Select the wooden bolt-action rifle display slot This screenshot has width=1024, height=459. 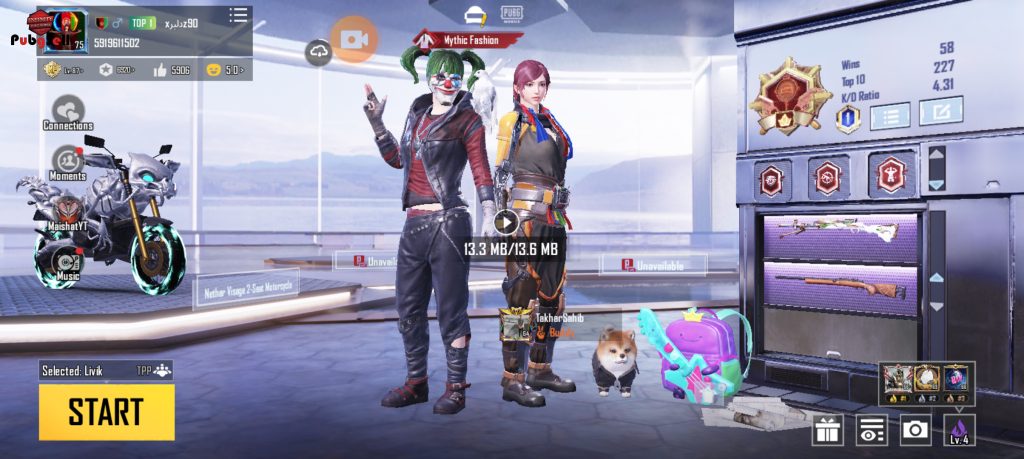click(x=840, y=287)
